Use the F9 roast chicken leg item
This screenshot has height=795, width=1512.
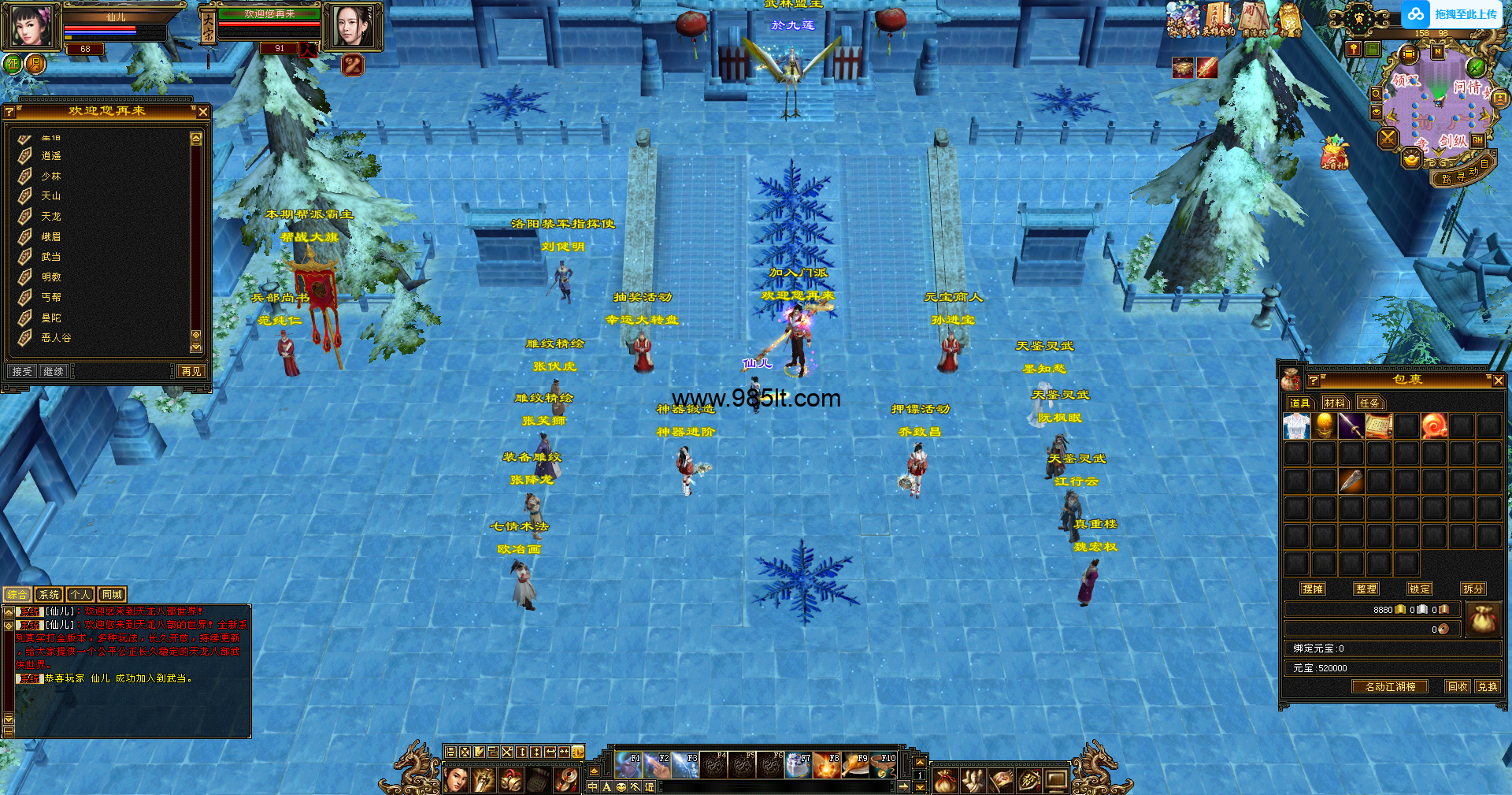click(855, 765)
